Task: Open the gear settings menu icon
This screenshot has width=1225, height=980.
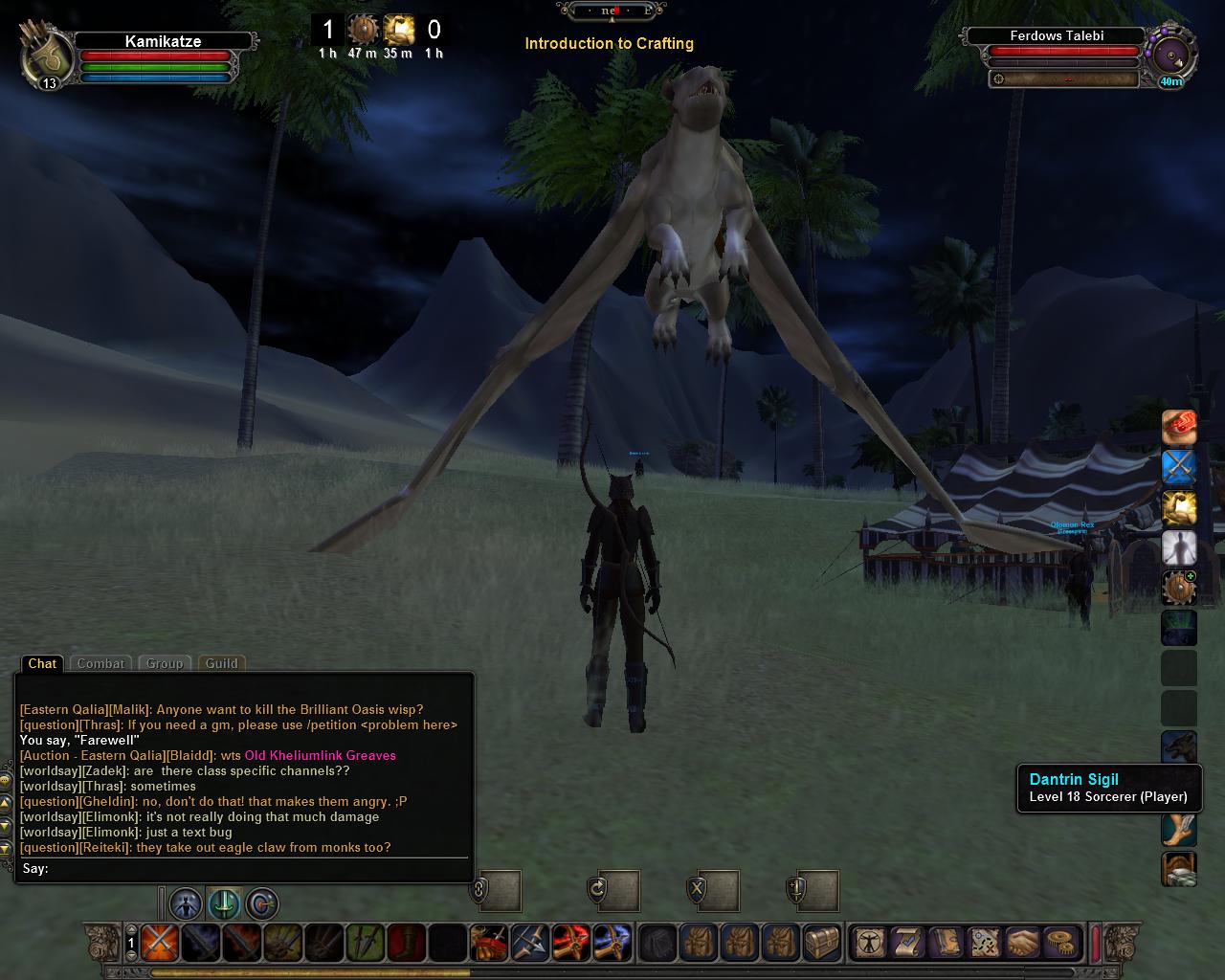Action: click(x=1060, y=943)
